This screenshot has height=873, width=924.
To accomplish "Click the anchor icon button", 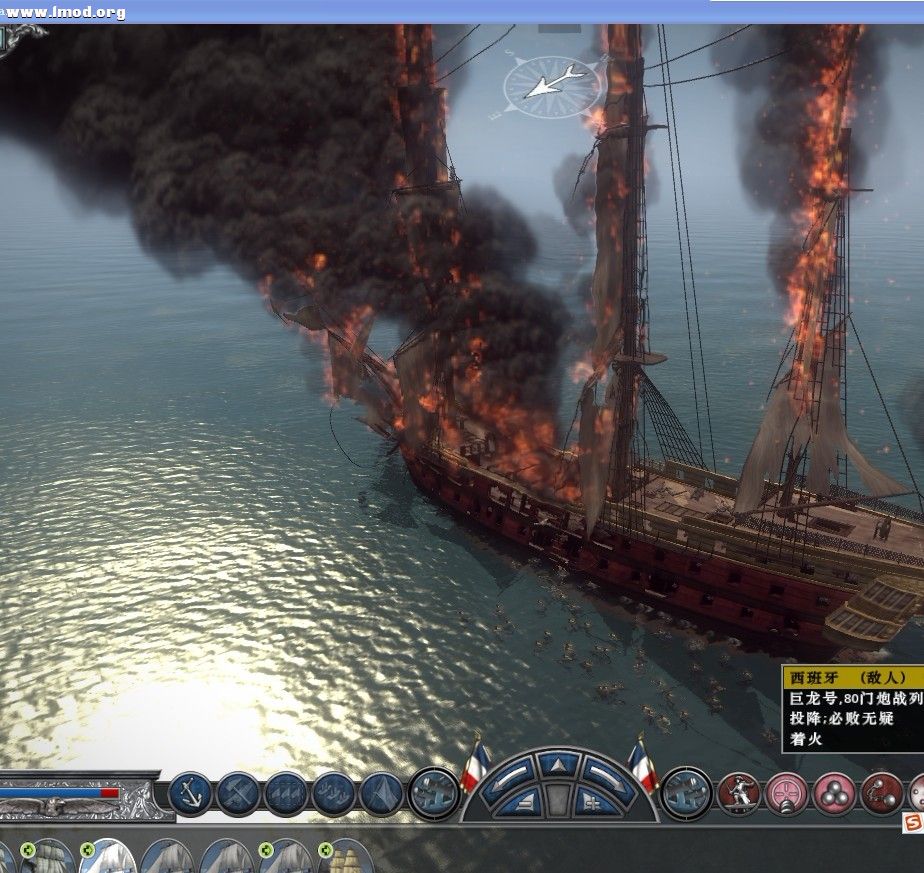I will pyautogui.click(x=191, y=793).
